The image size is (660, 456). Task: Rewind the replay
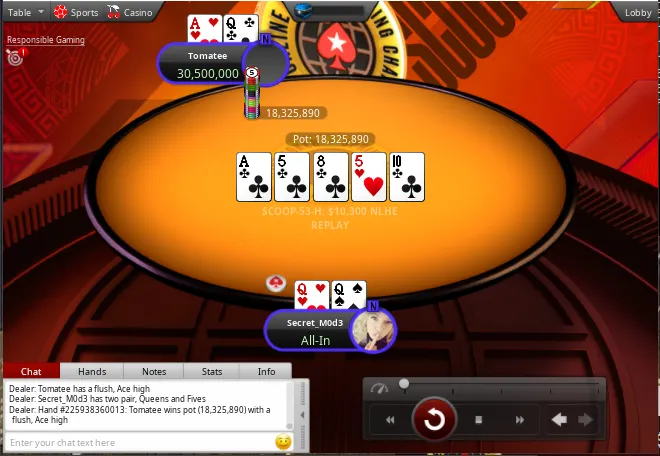tap(391, 420)
